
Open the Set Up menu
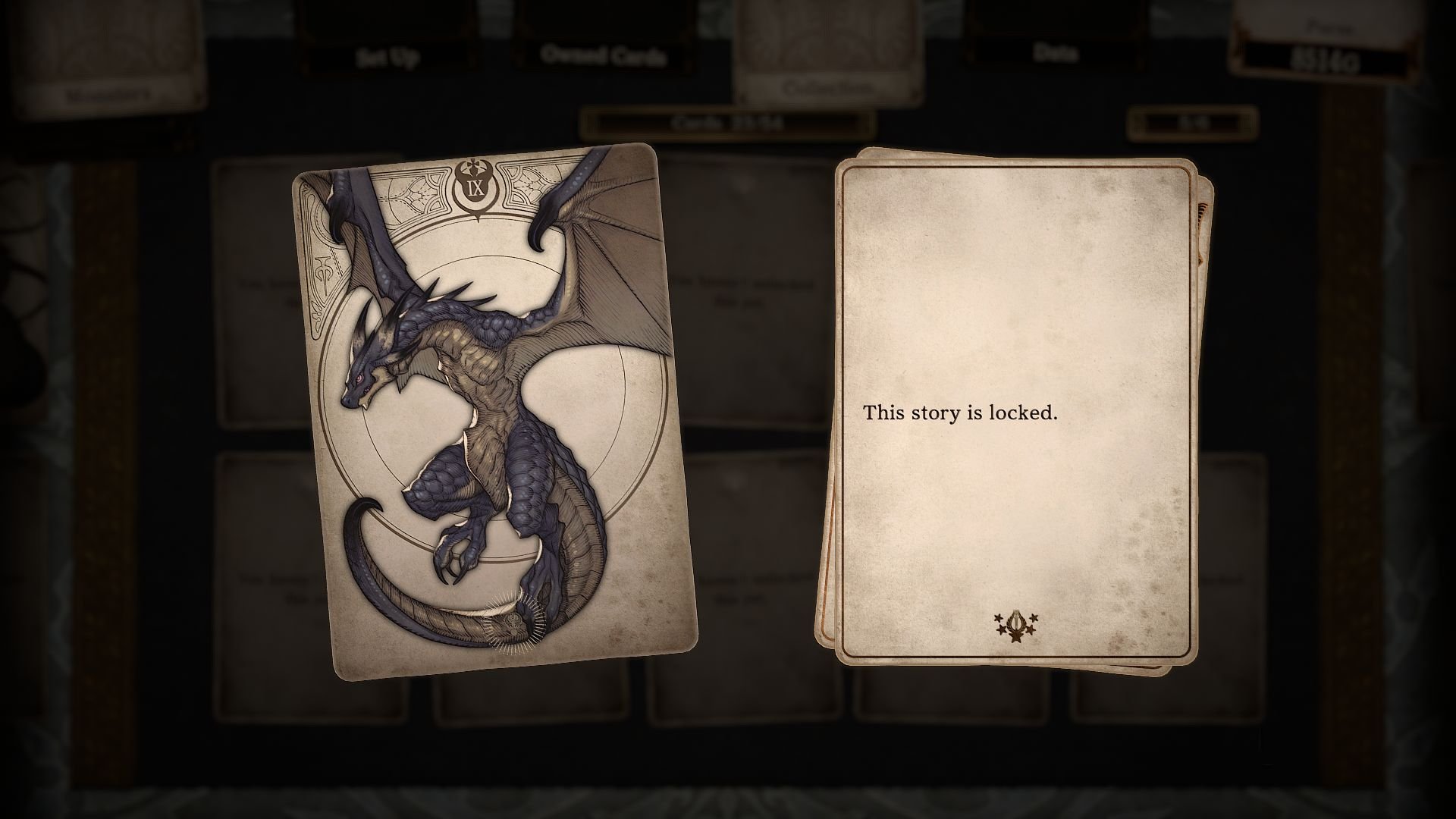388,55
